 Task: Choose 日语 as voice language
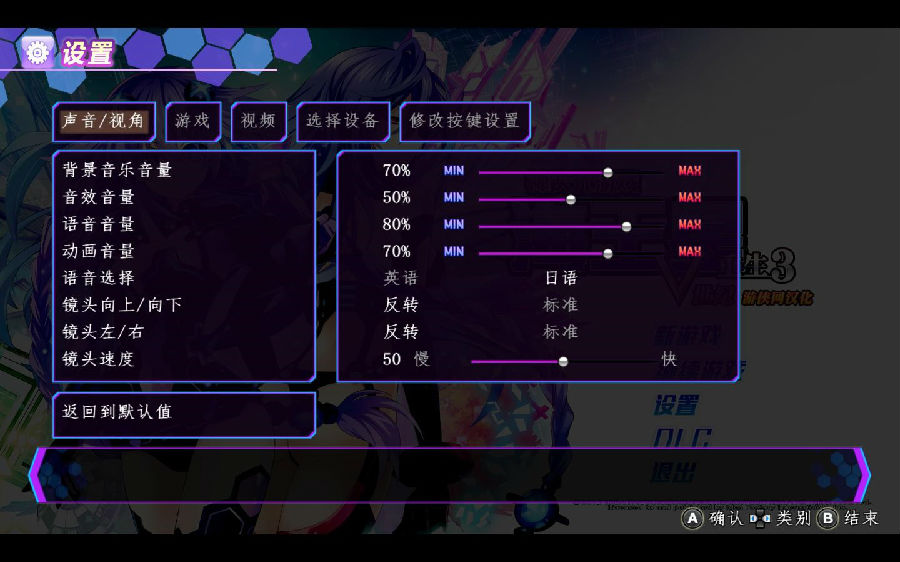click(560, 278)
